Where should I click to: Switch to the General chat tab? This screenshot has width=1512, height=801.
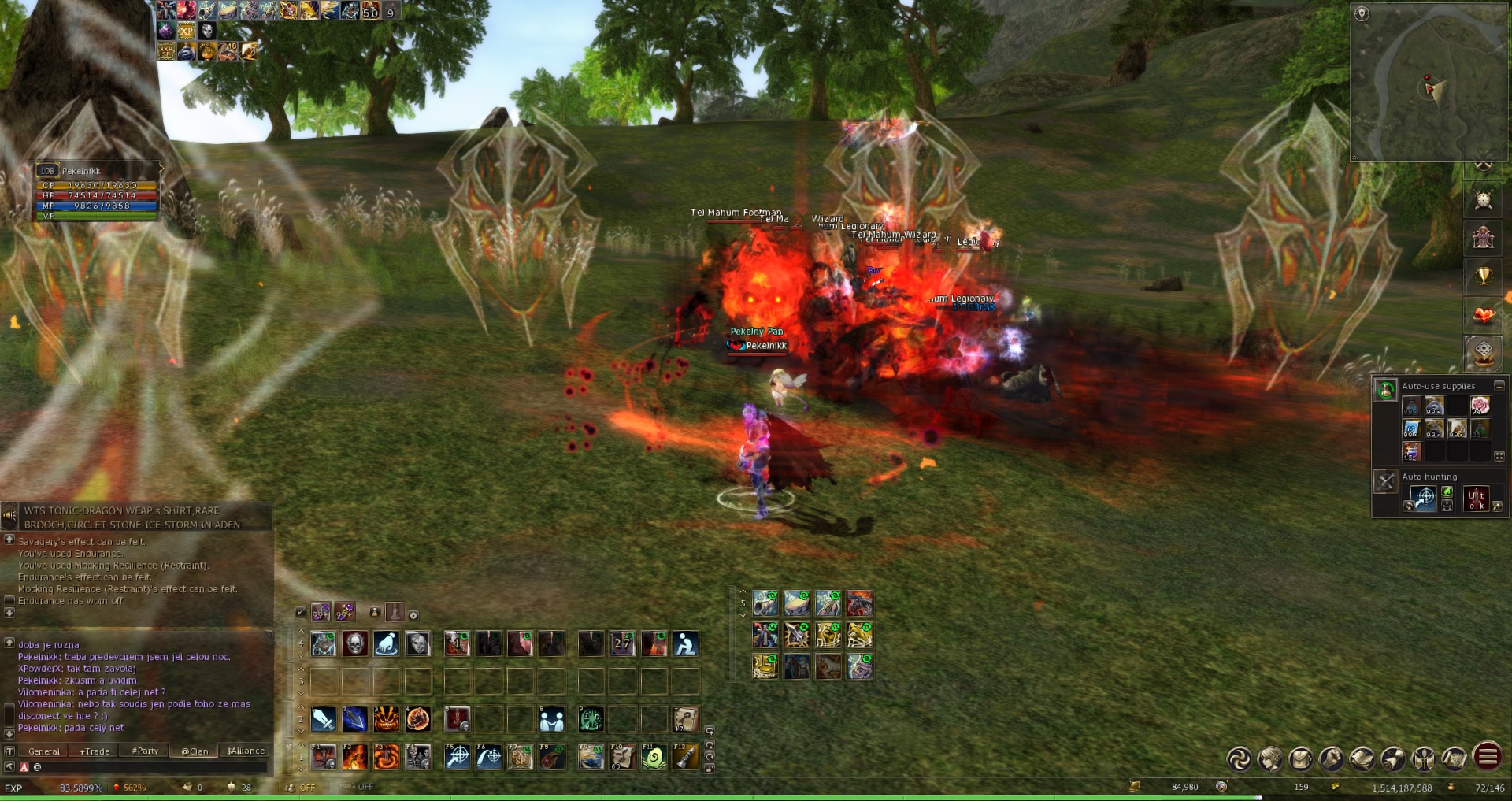pyautogui.click(x=43, y=751)
